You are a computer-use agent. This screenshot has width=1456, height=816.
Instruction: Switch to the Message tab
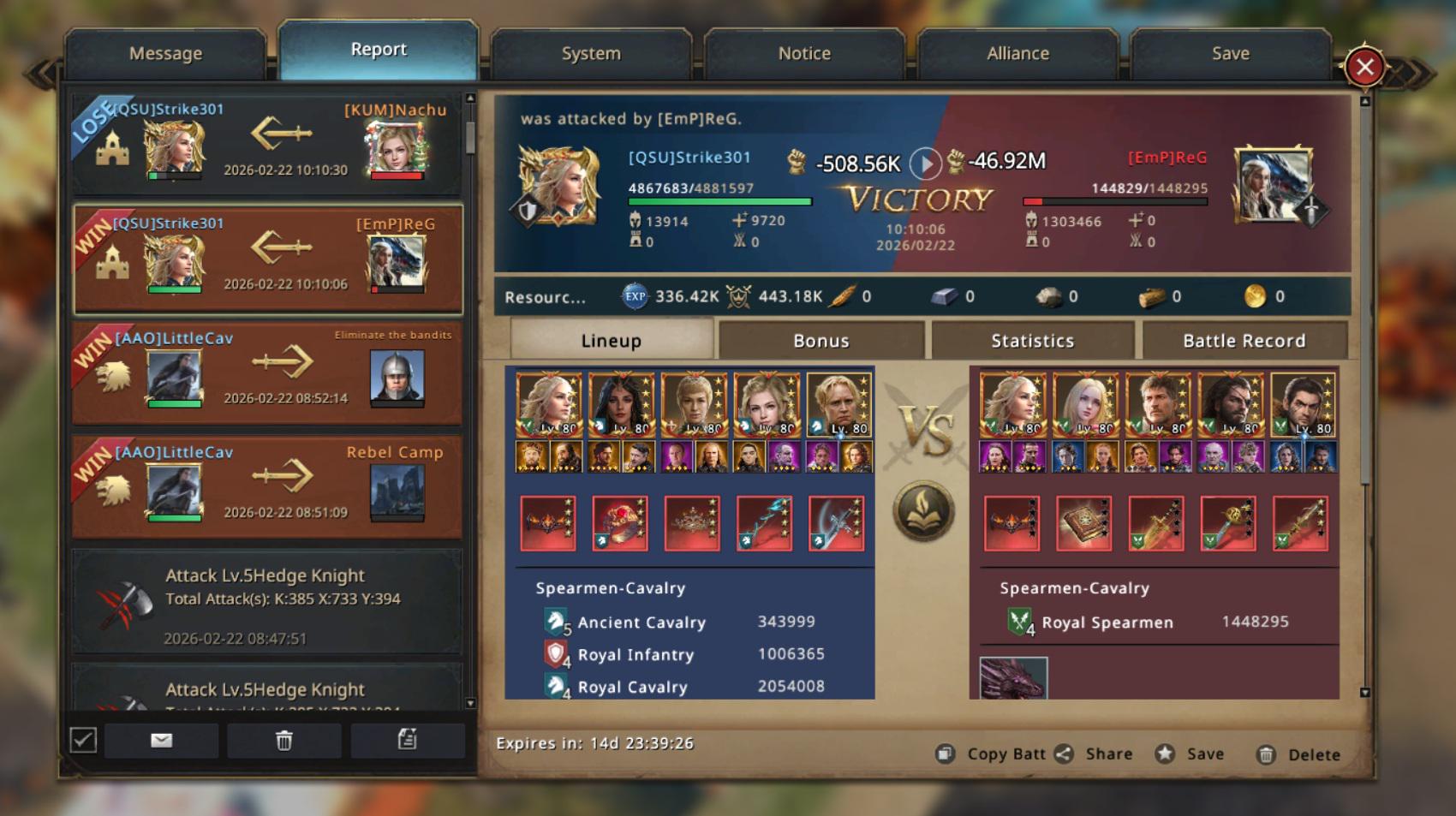tap(165, 53)
